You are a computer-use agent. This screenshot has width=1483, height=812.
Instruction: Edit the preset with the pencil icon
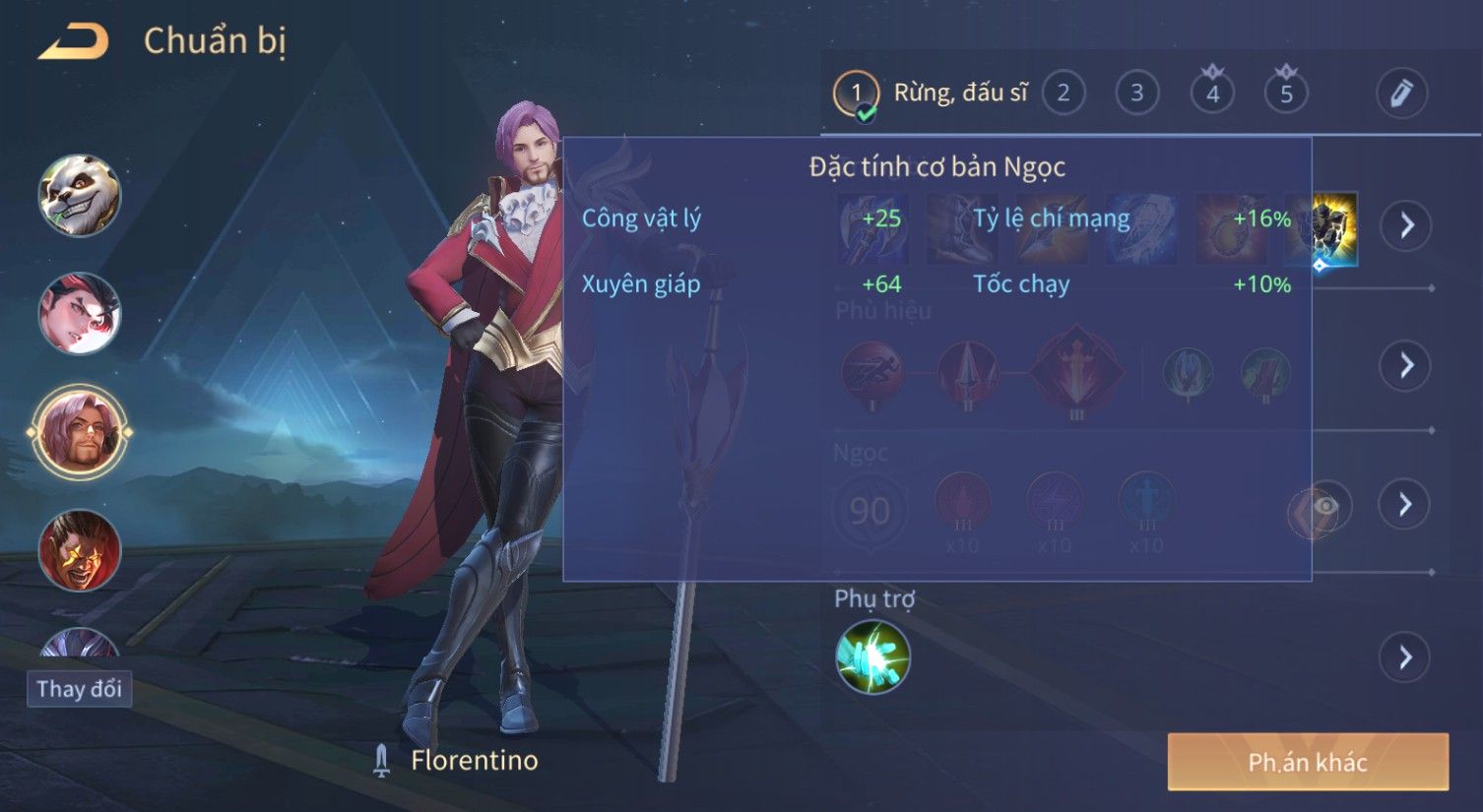1401,94
